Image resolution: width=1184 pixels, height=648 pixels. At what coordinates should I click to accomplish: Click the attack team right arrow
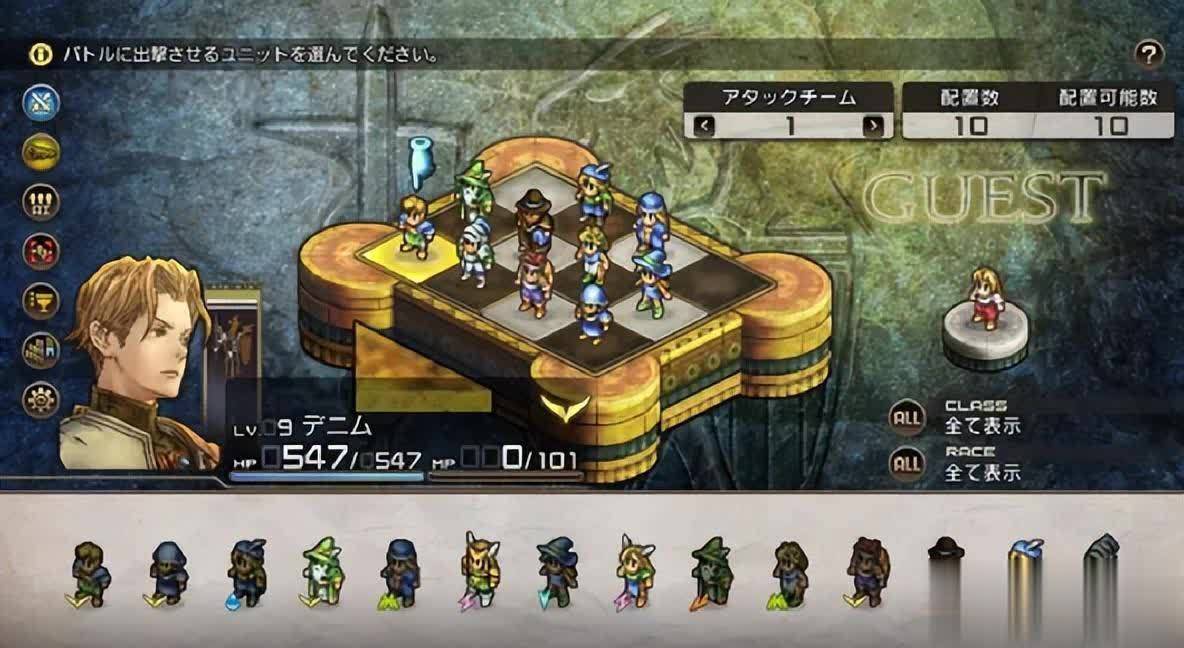pyautogui.click(x=874, y=126)
